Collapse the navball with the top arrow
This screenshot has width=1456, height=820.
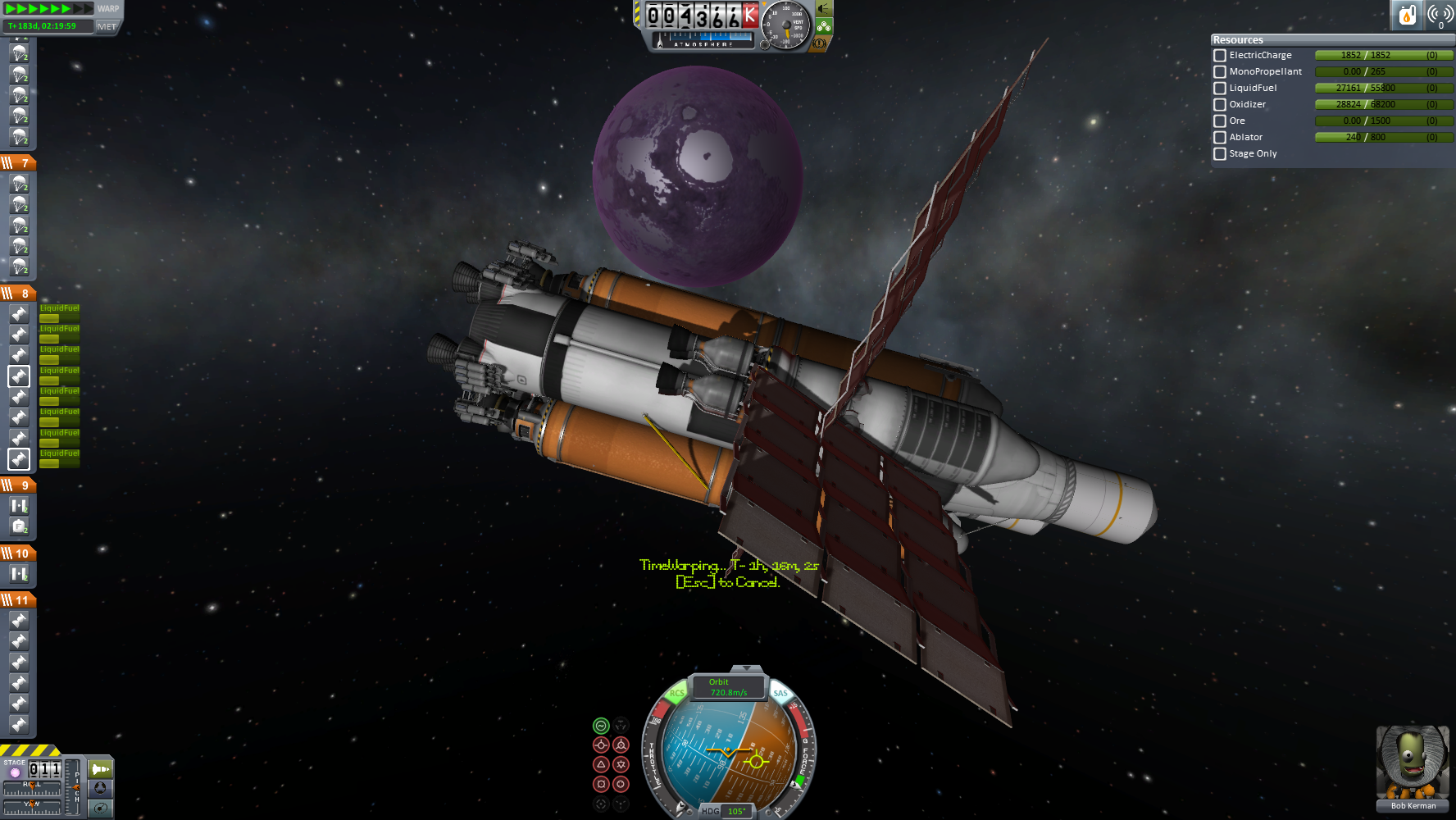pos(745,669)
